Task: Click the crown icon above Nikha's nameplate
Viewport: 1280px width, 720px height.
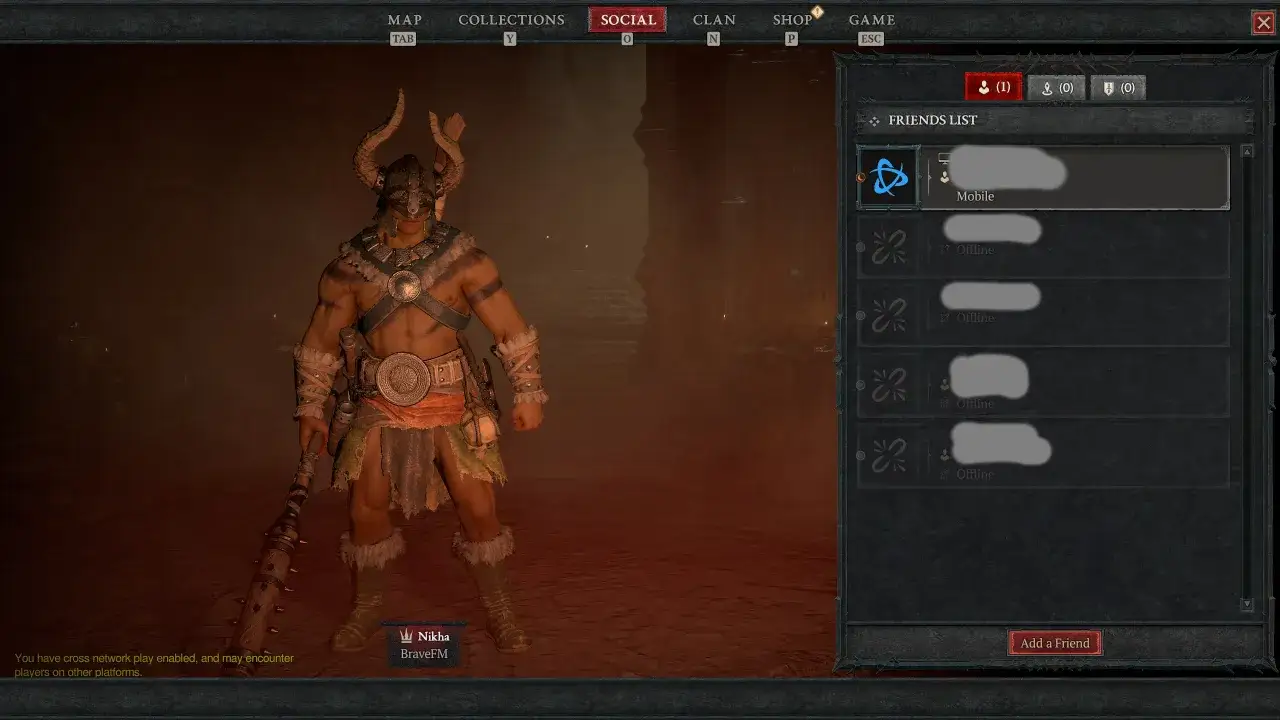Action: (406, 635)
